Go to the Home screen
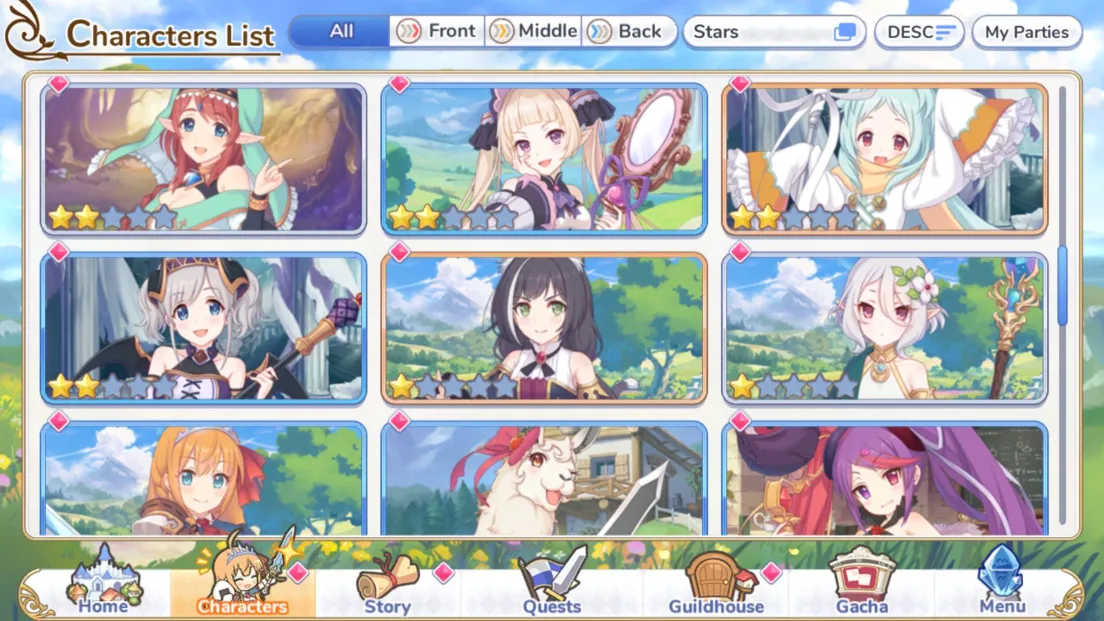1104x621 pixels. 103,585
